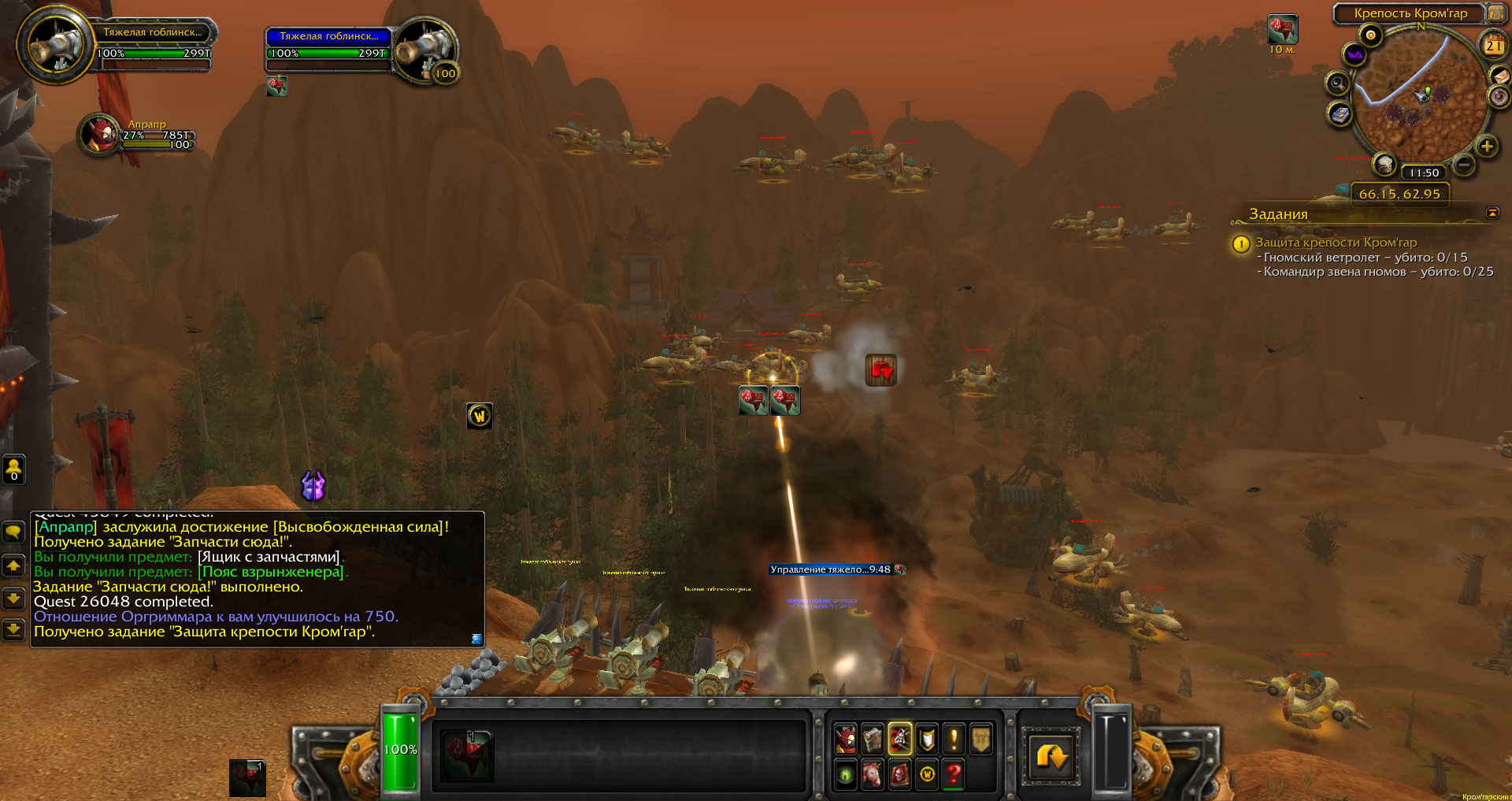This screenshot has height=801, width=1512.
Task: Open the mounts horse-head micro button
Action: [x=873, y=774]
